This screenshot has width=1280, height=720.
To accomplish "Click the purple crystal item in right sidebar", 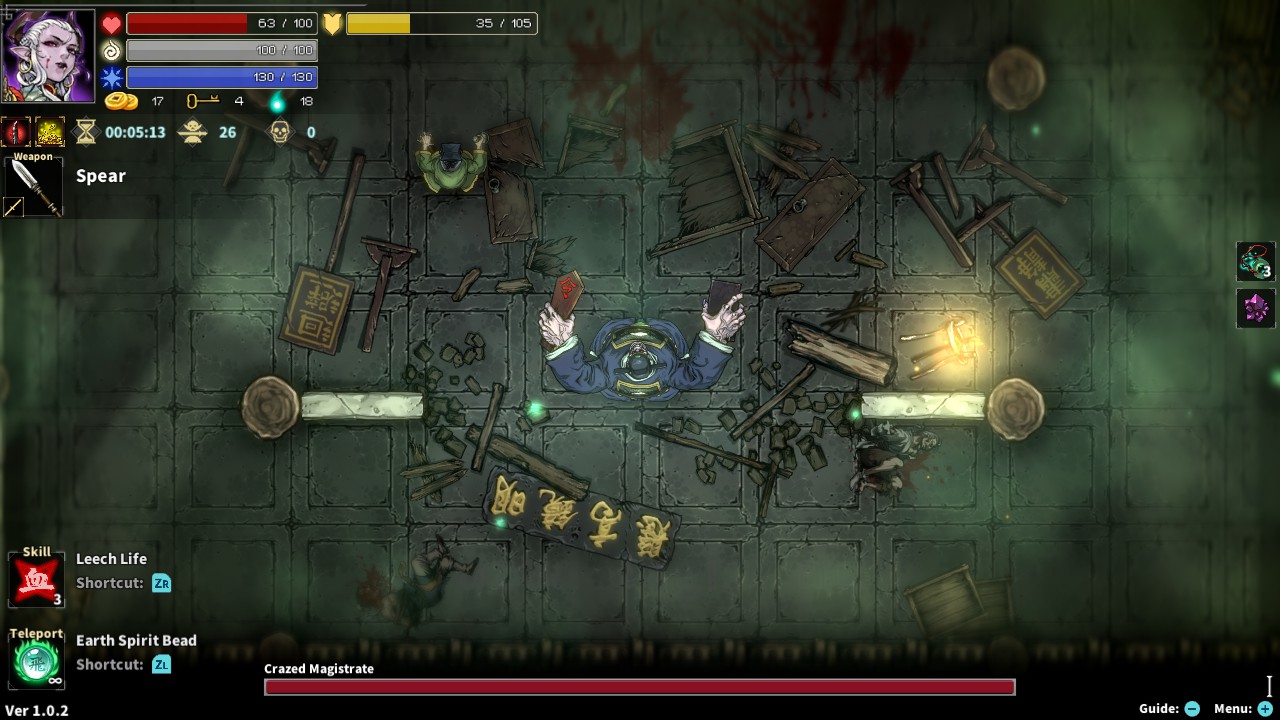I will tap(1256, 308).
